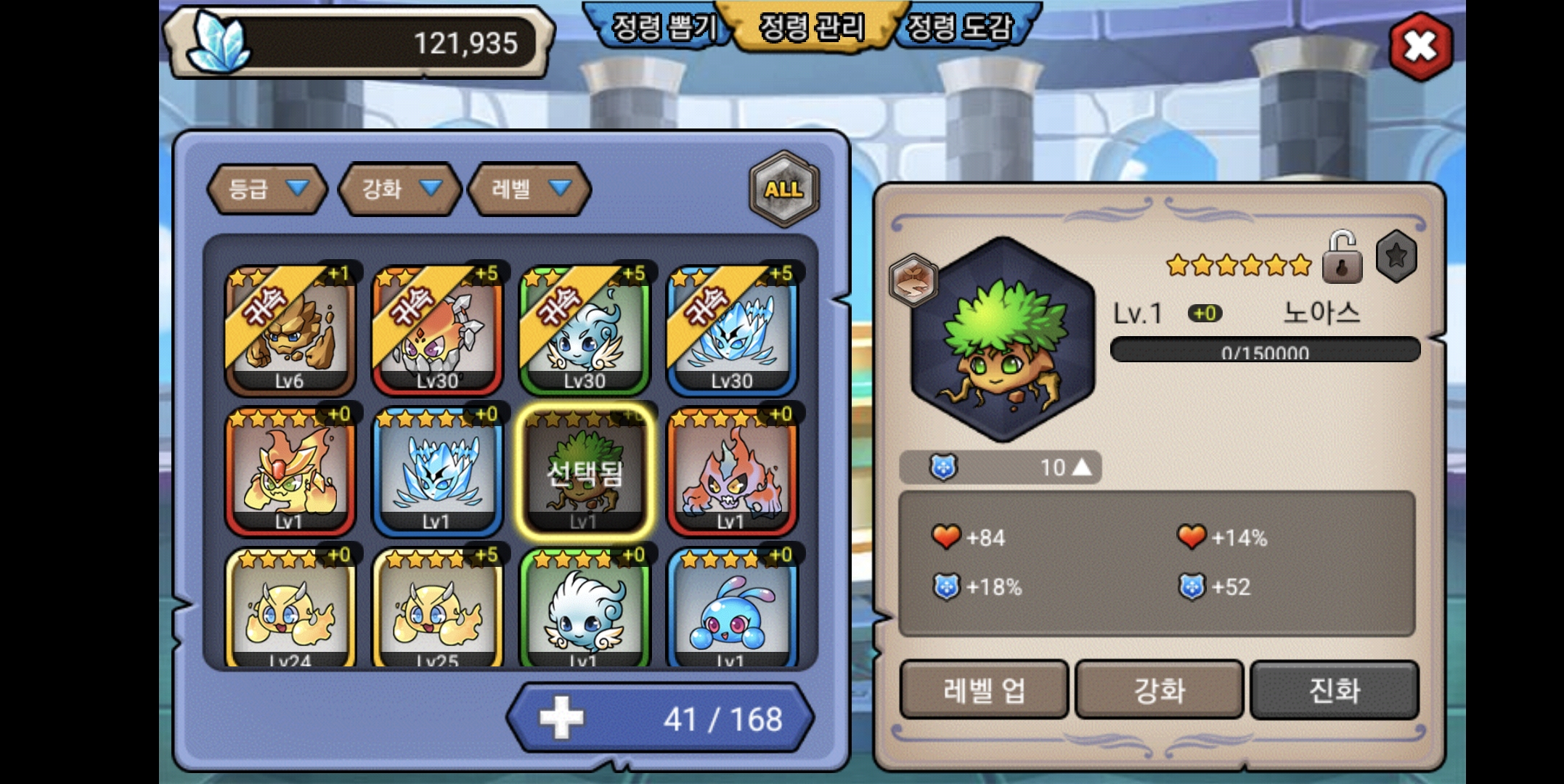Switch to the 정령 뽑기 tab
Screen dimensions: 1564x784
coord(662,29)
